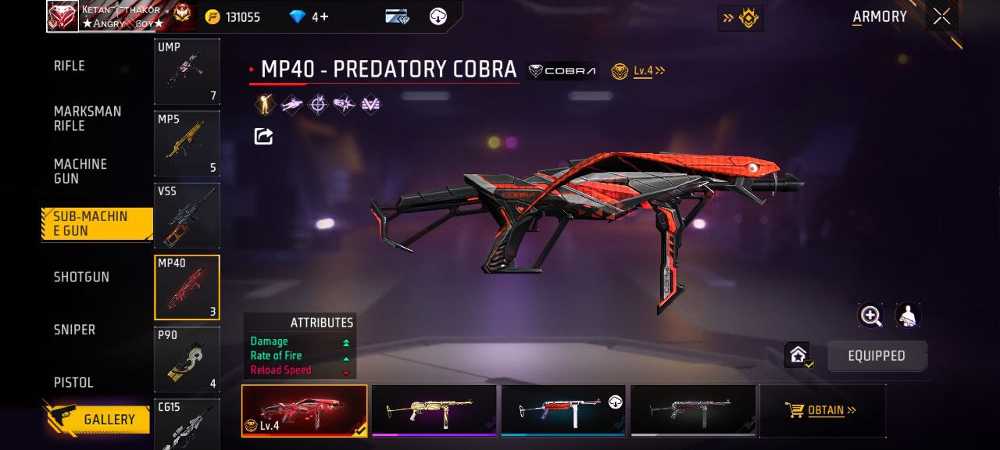
Task: Open the Obtain skins link
Action: click(822, 410)
